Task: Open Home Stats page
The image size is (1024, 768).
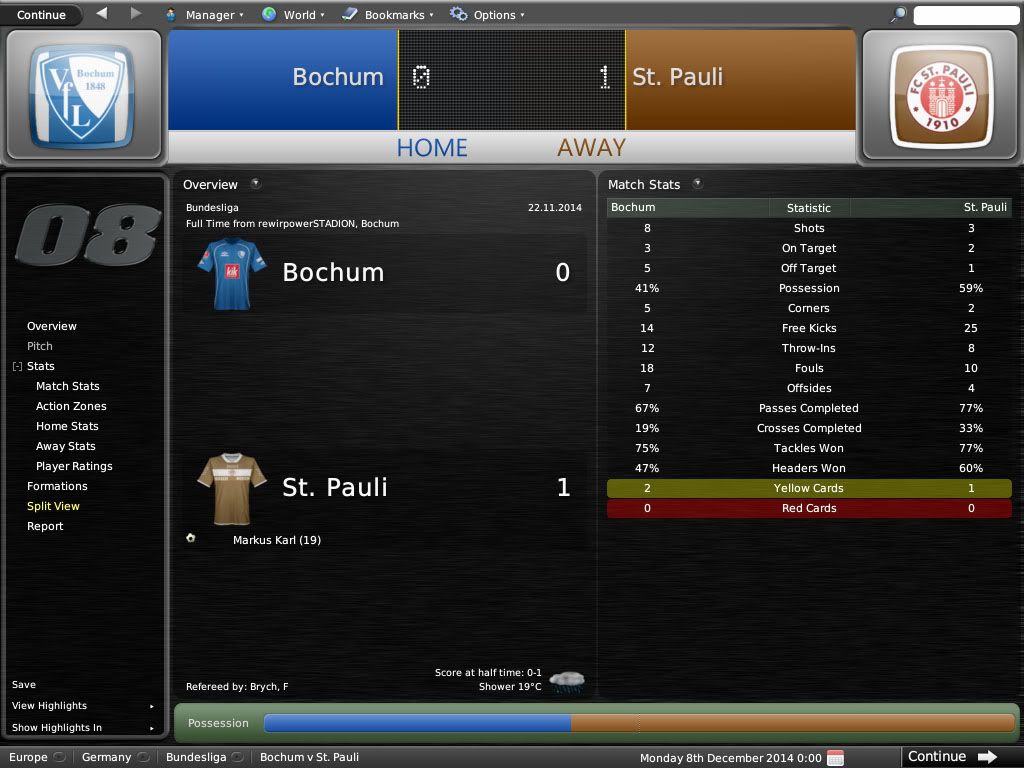Action: click(67, 426)
